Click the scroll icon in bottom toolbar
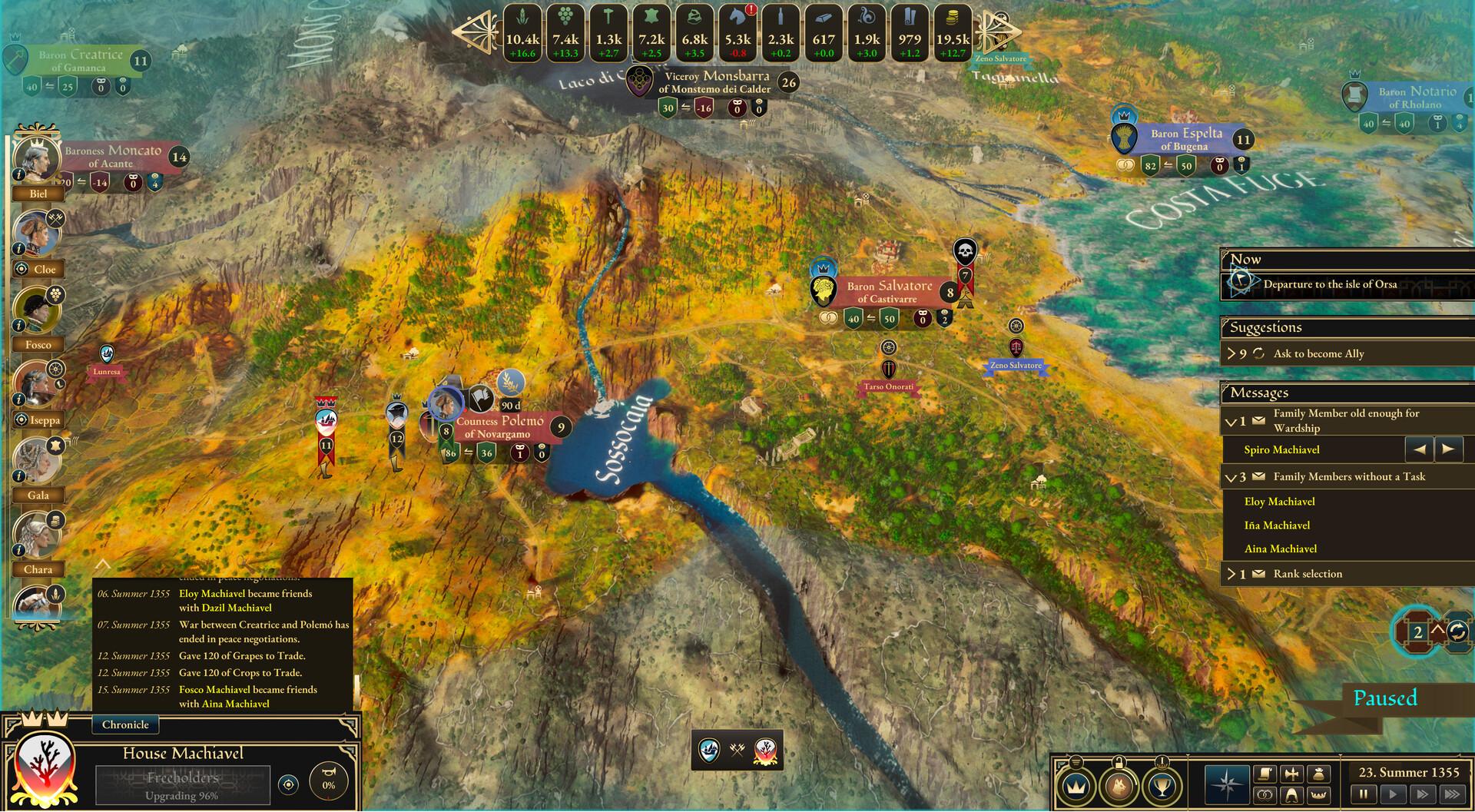The image size is (1475, 812). (x=1264, y=775)
